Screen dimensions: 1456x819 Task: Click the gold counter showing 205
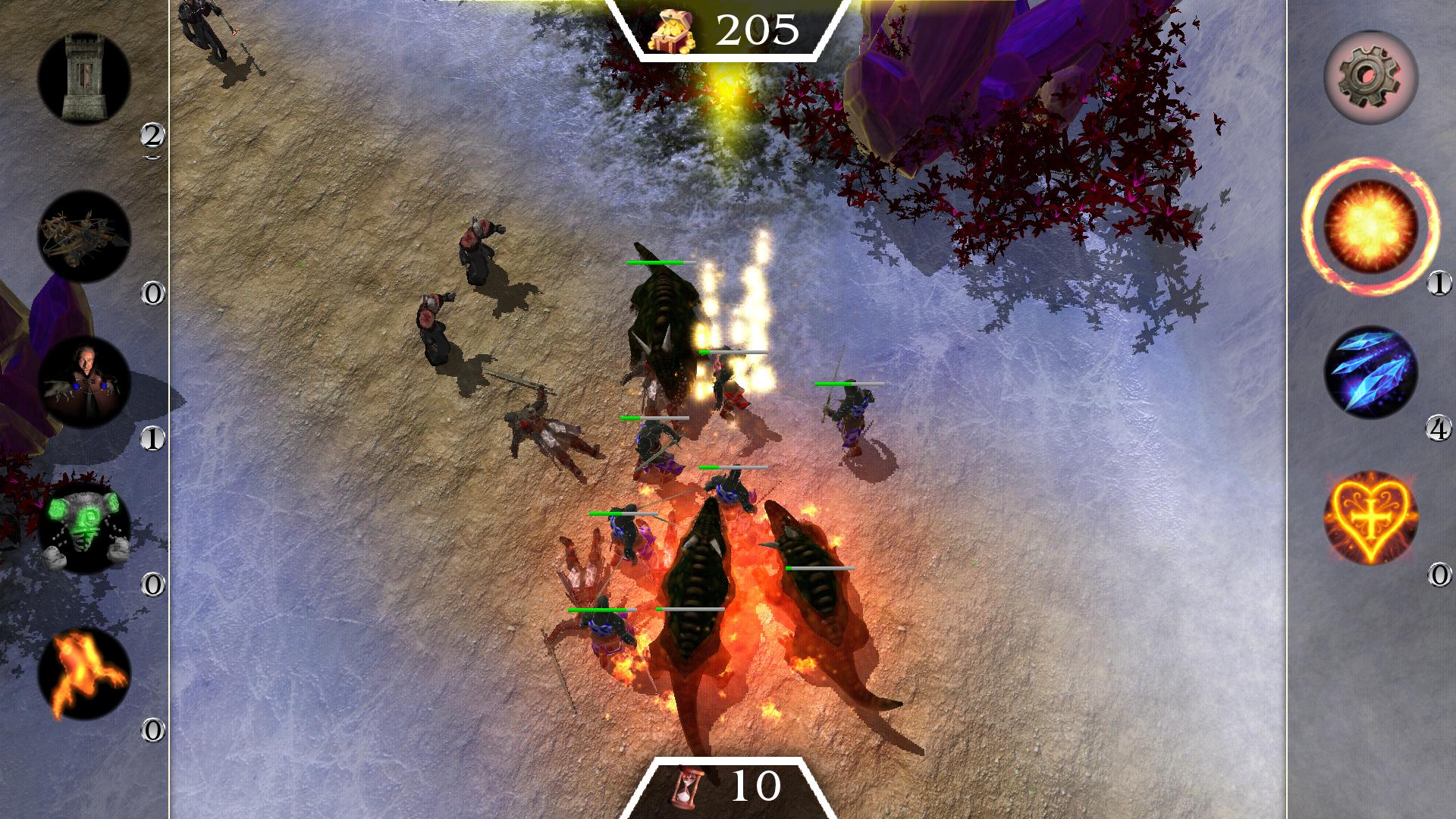(x=758, y=27)
